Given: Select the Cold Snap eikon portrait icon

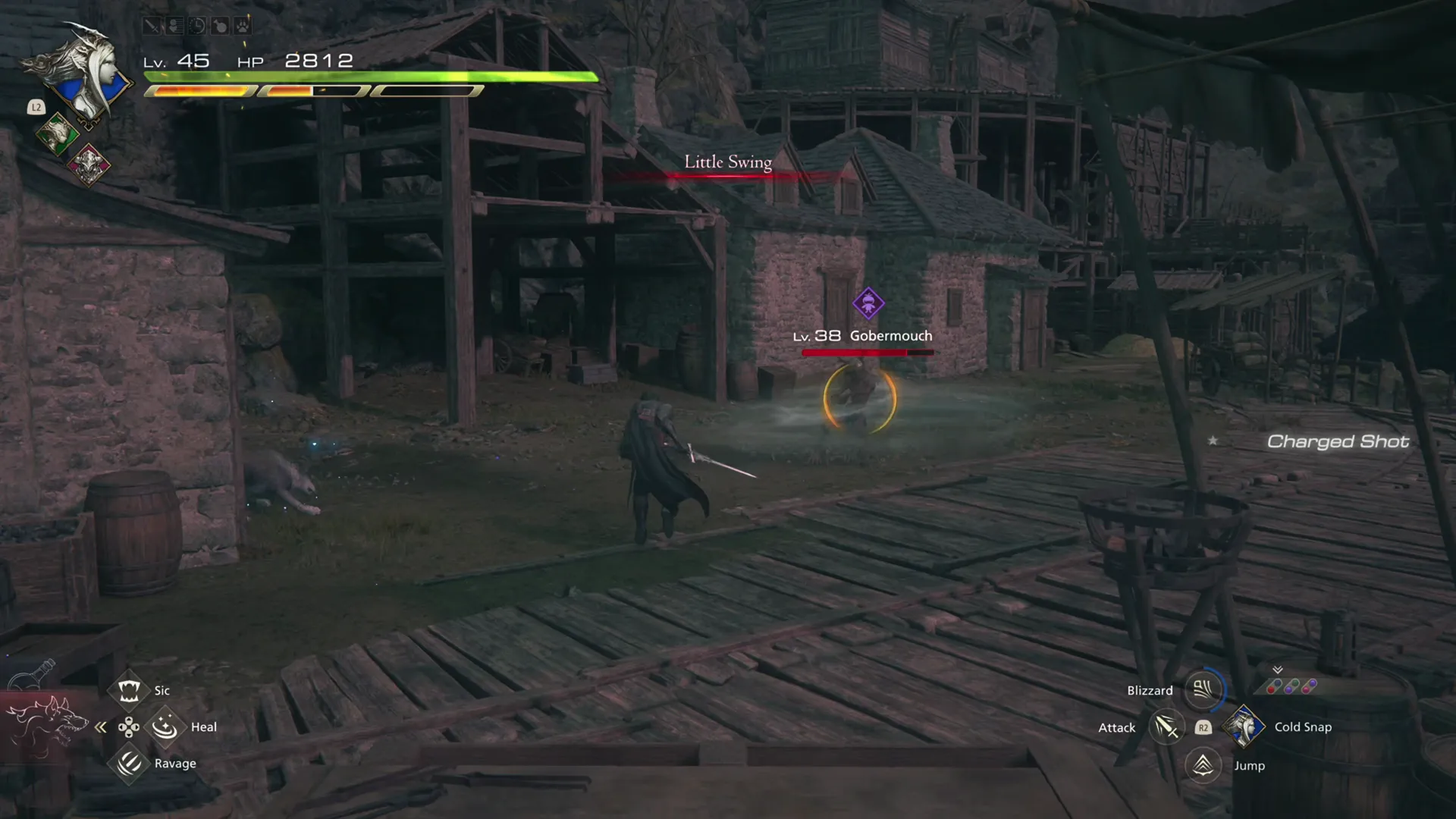Looking at the screenshot, I should (1246, 726).
